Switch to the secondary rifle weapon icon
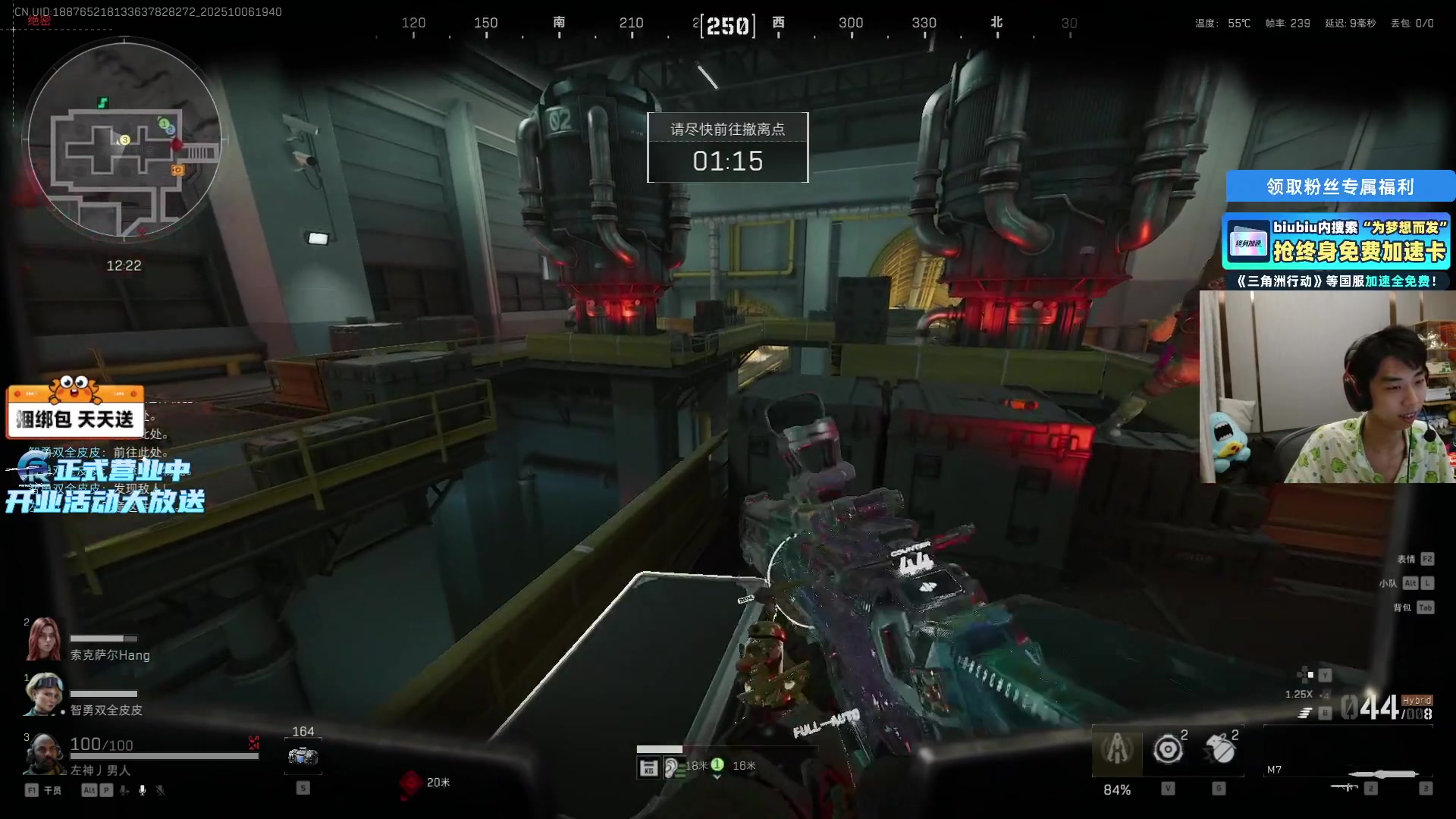Image resolution: width=1456 pixels, height=819 pixels. click(1345, 787)
